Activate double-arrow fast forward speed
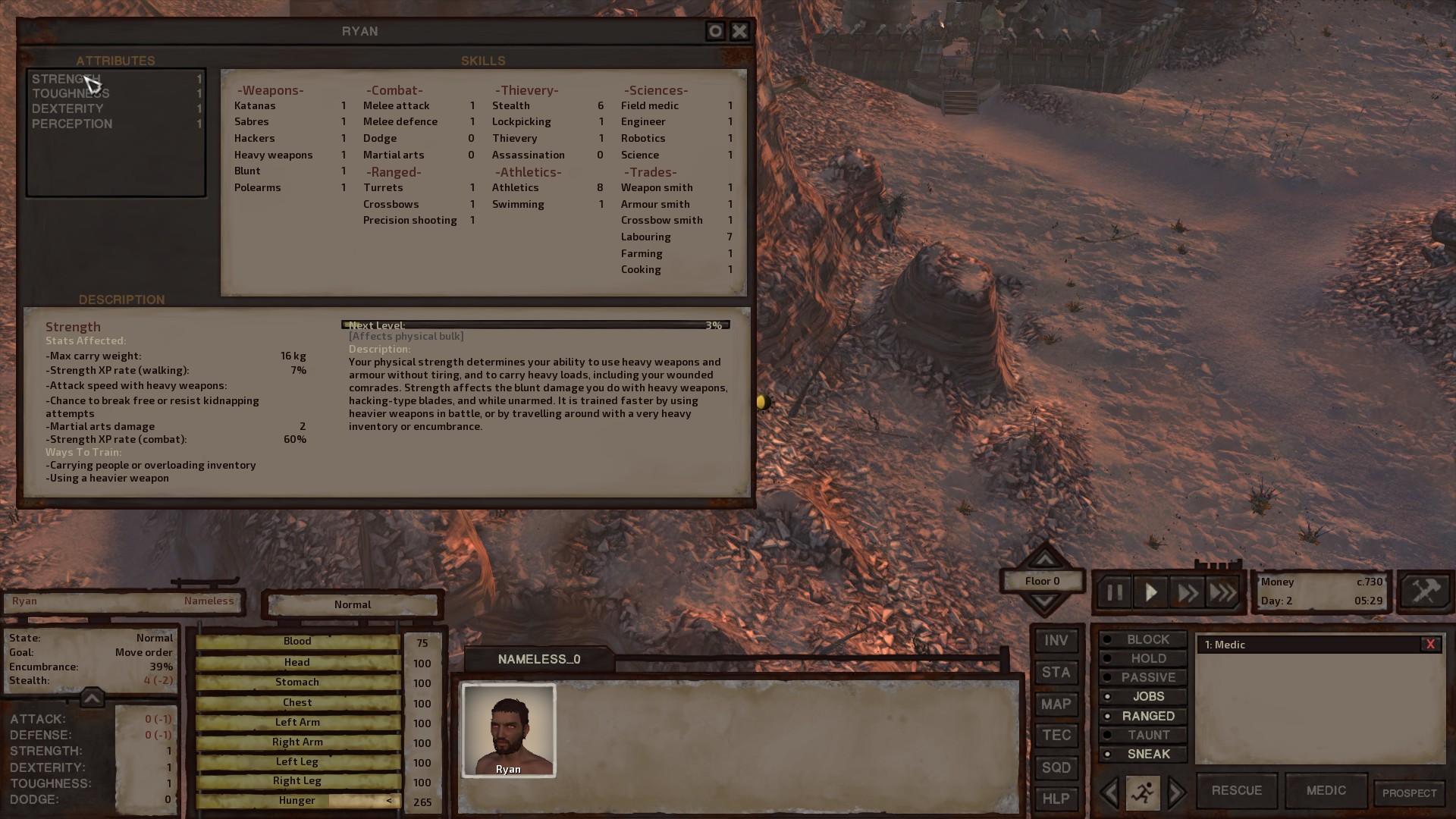 [x=1188, y=591]
